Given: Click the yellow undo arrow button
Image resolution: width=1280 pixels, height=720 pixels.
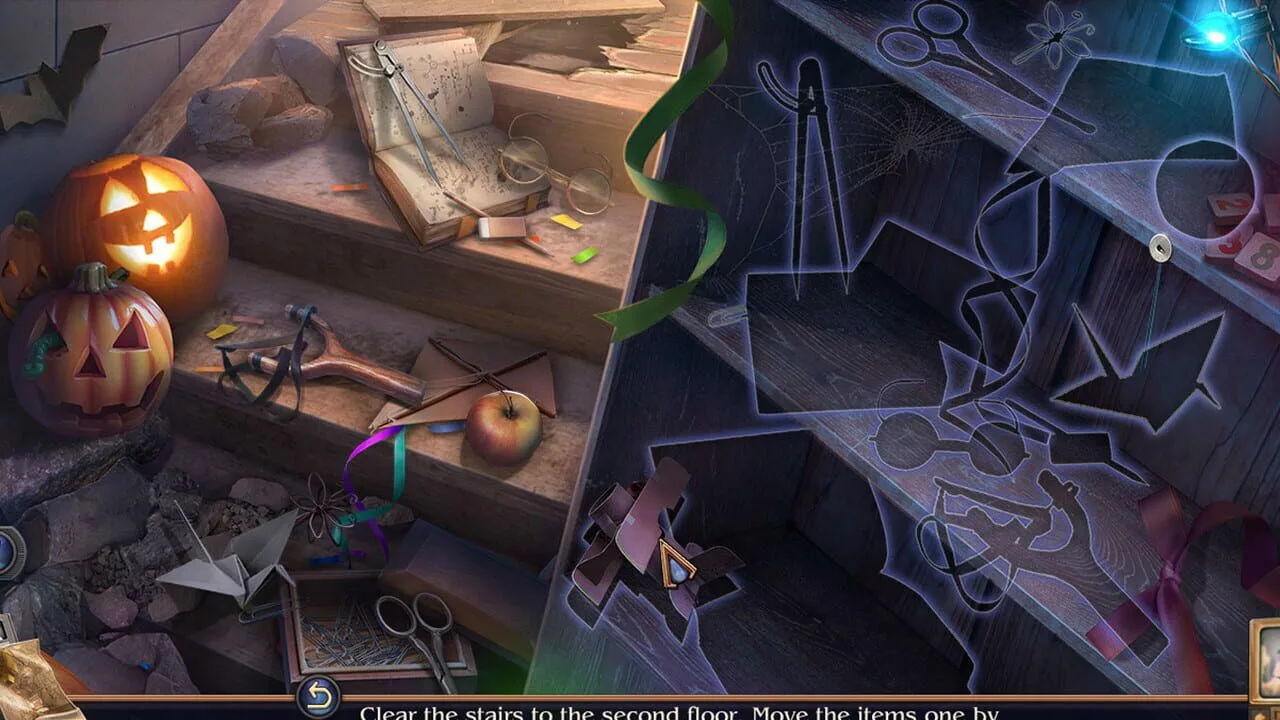Looking at the screenshot, I should 318,697.
